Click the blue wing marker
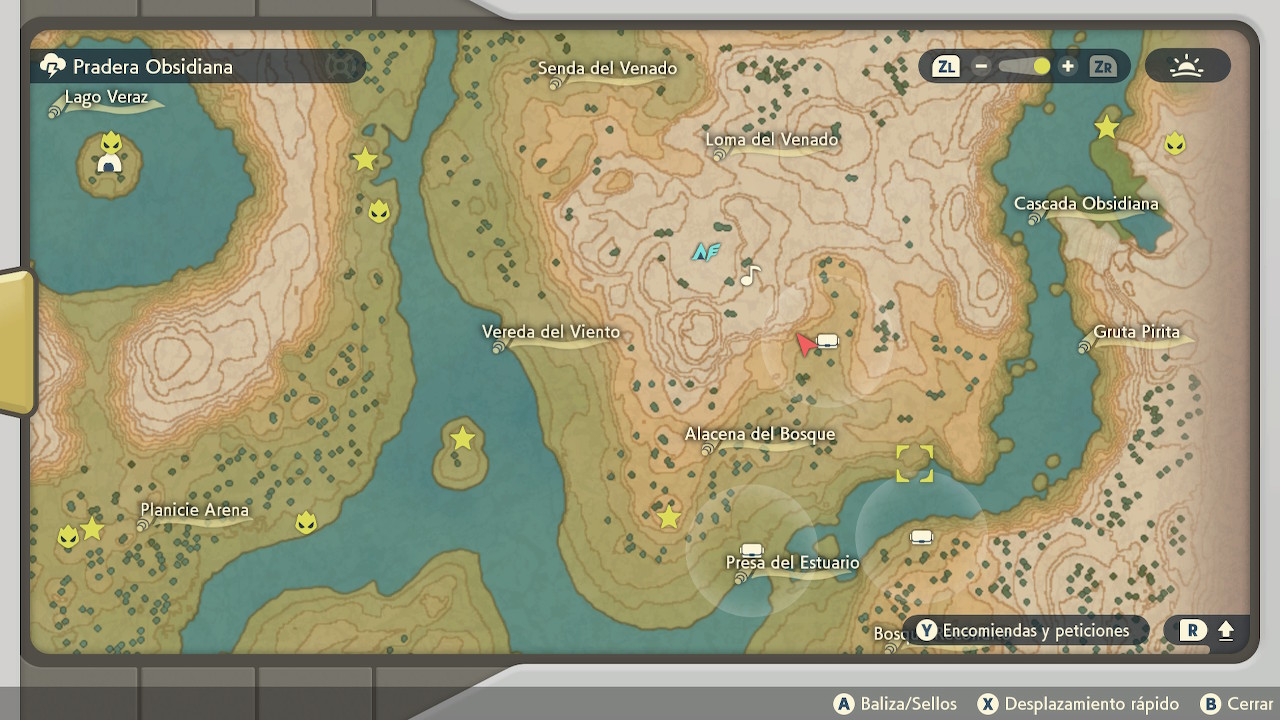The width and height of the screenshot is (1280, 720). 706,251
